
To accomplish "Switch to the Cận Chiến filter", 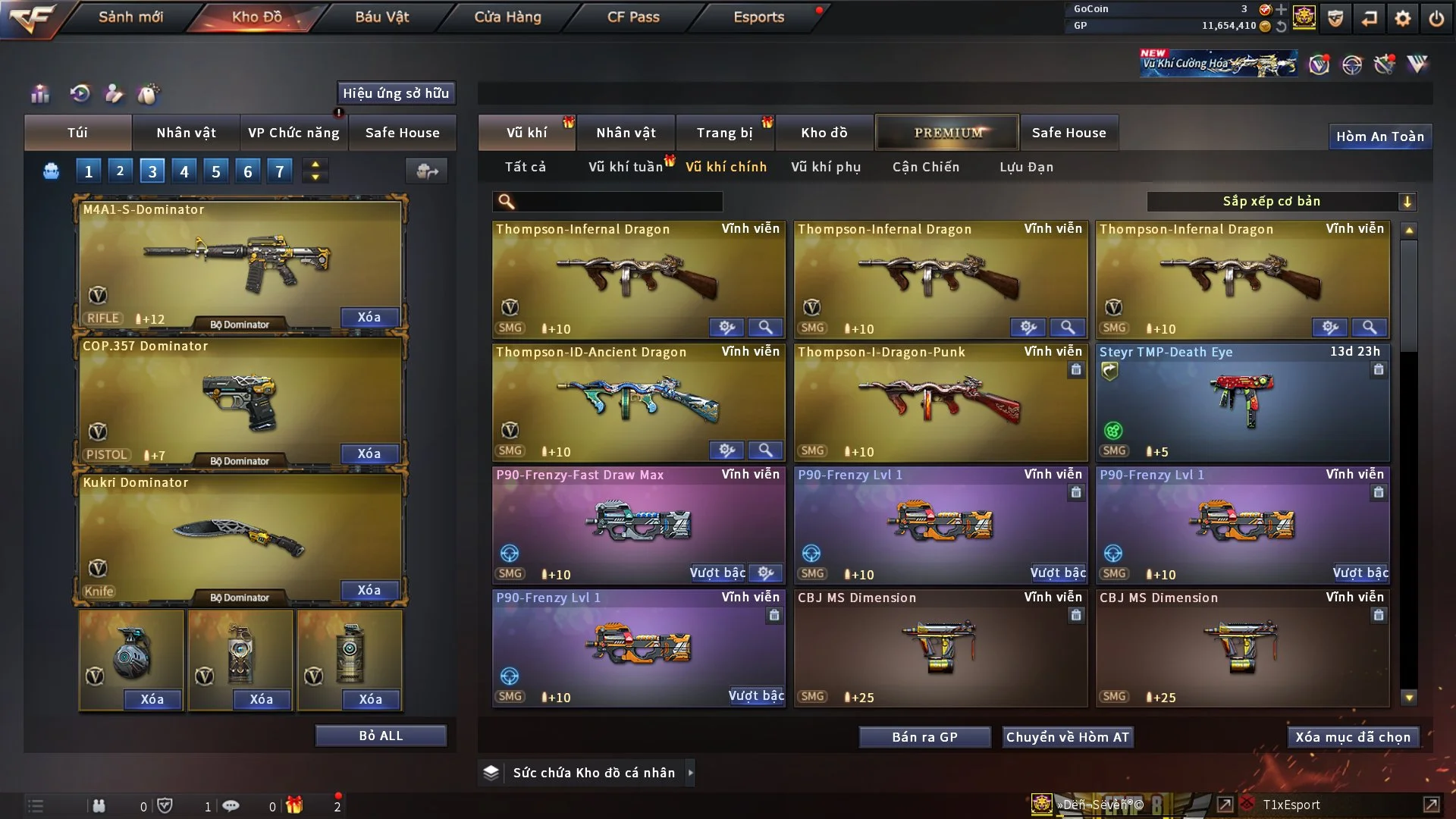I will coord(925,167).
